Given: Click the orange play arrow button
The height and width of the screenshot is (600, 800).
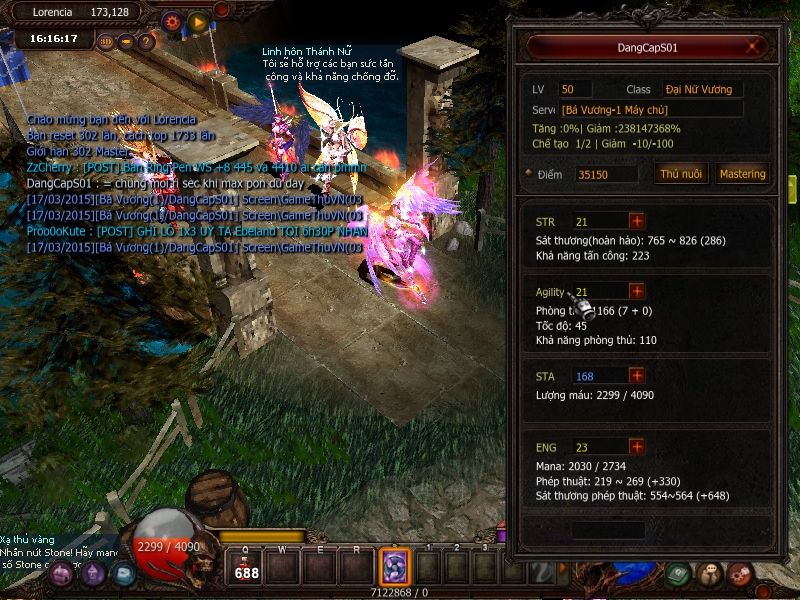Looking at the screenshot, I should click(198, 21).
